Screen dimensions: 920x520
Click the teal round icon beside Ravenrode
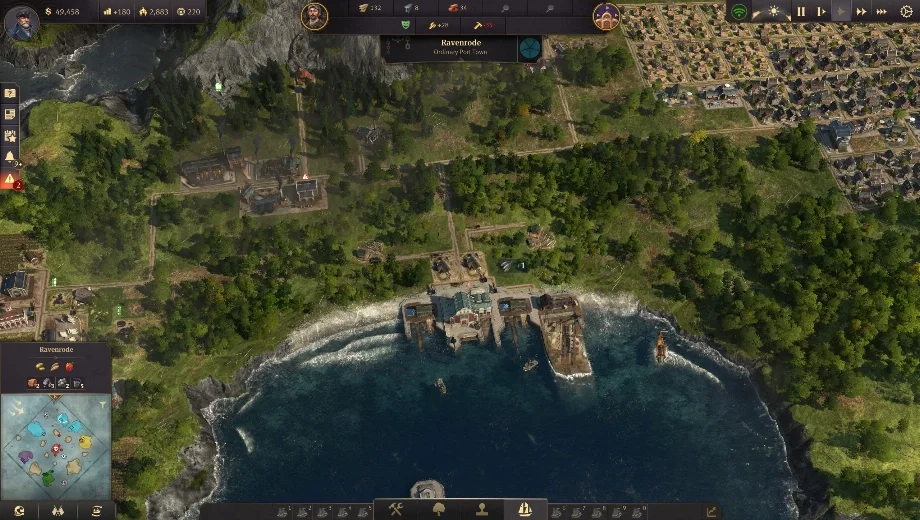point(530,48)
